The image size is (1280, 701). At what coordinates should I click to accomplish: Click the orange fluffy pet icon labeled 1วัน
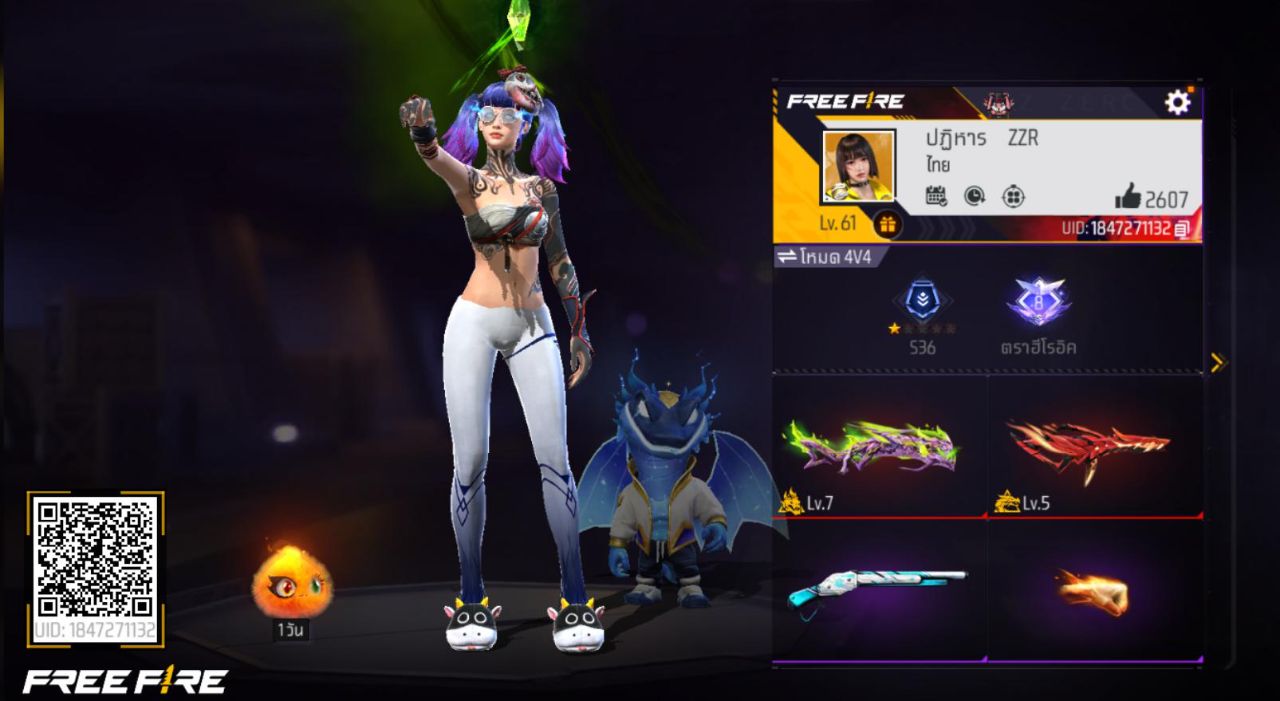[291, 581]
